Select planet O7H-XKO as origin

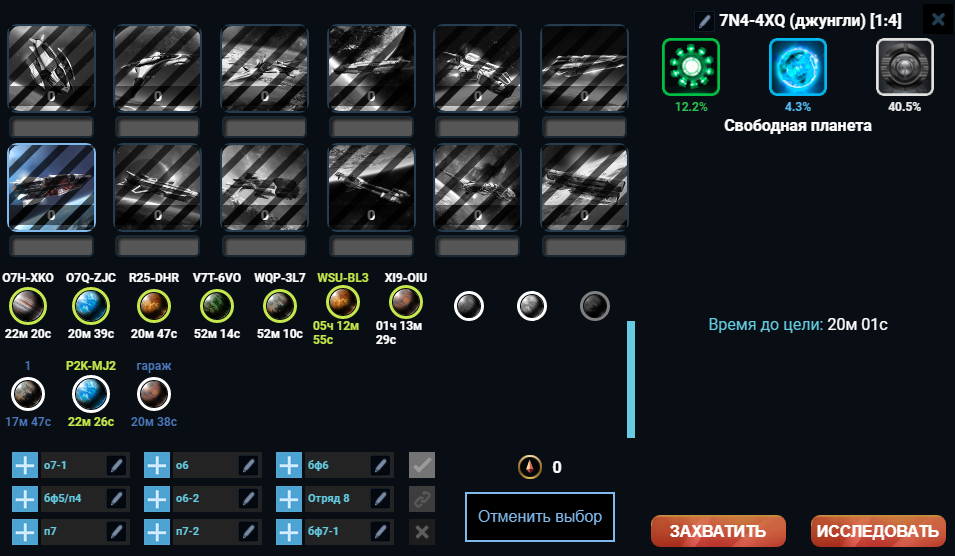pos(28,302)
